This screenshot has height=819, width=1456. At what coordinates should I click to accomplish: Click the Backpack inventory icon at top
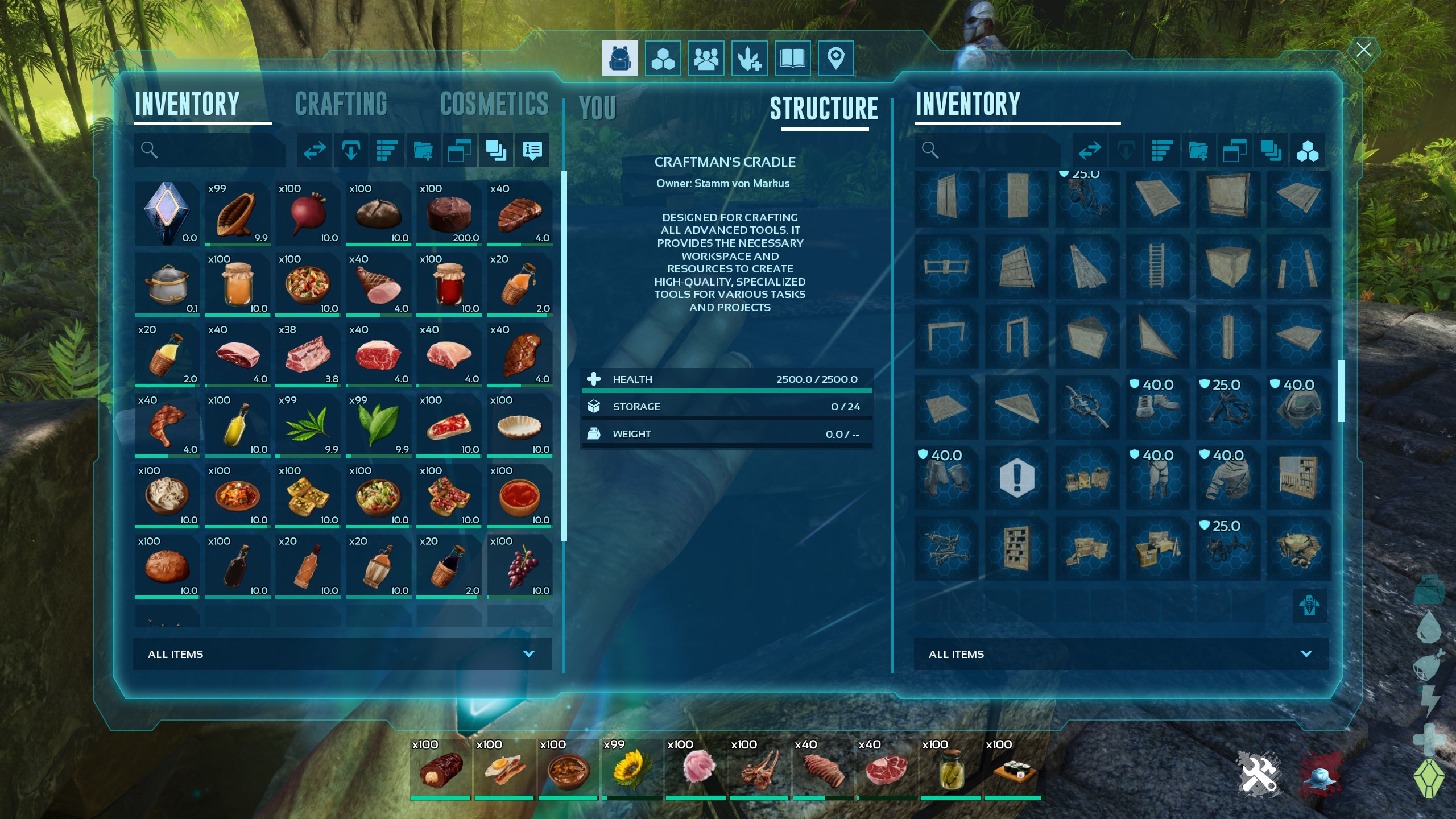coord(619,57)
